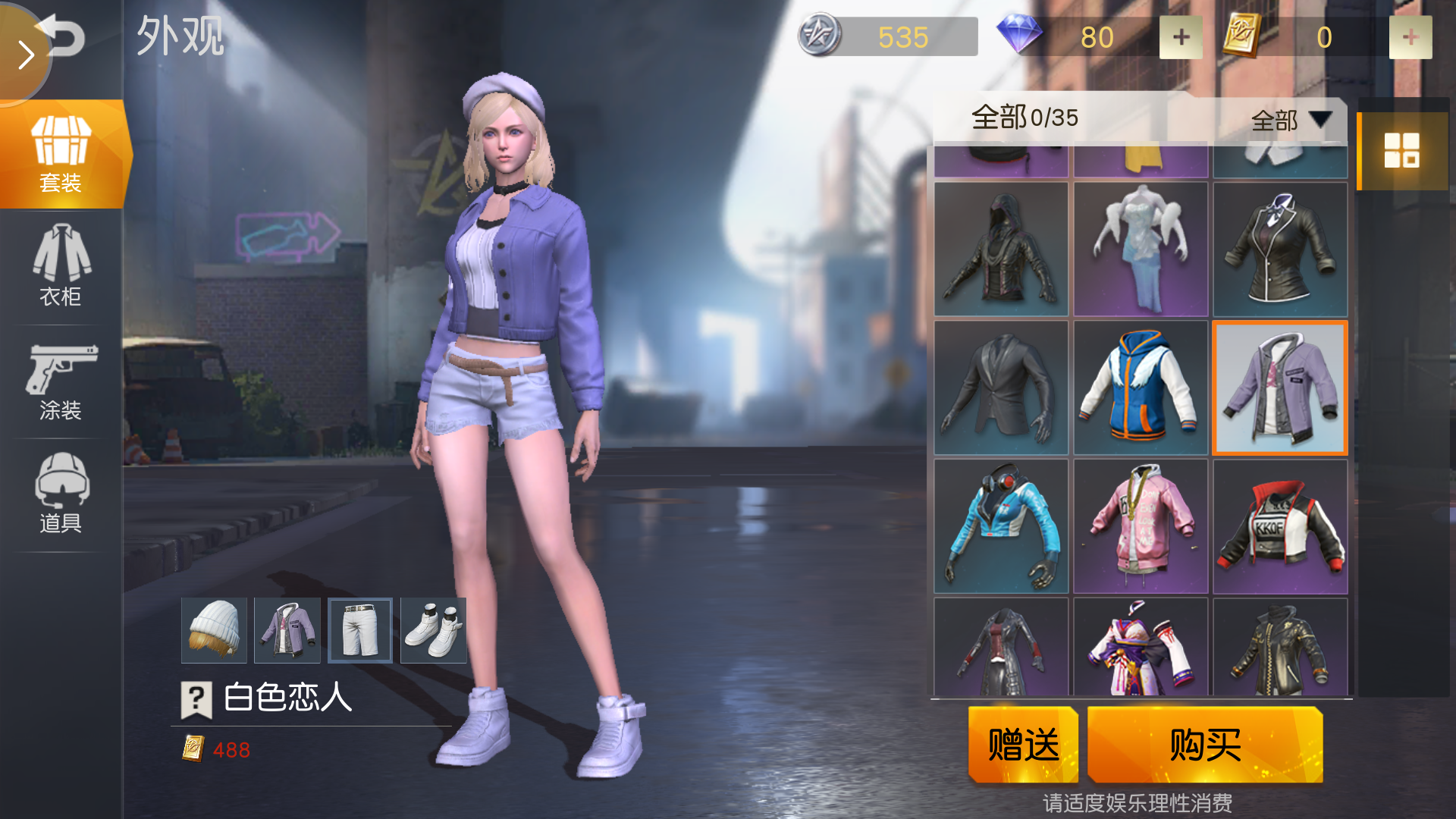
Task: Open the question mark info for 白色恋人
Action: click(196, 698)
